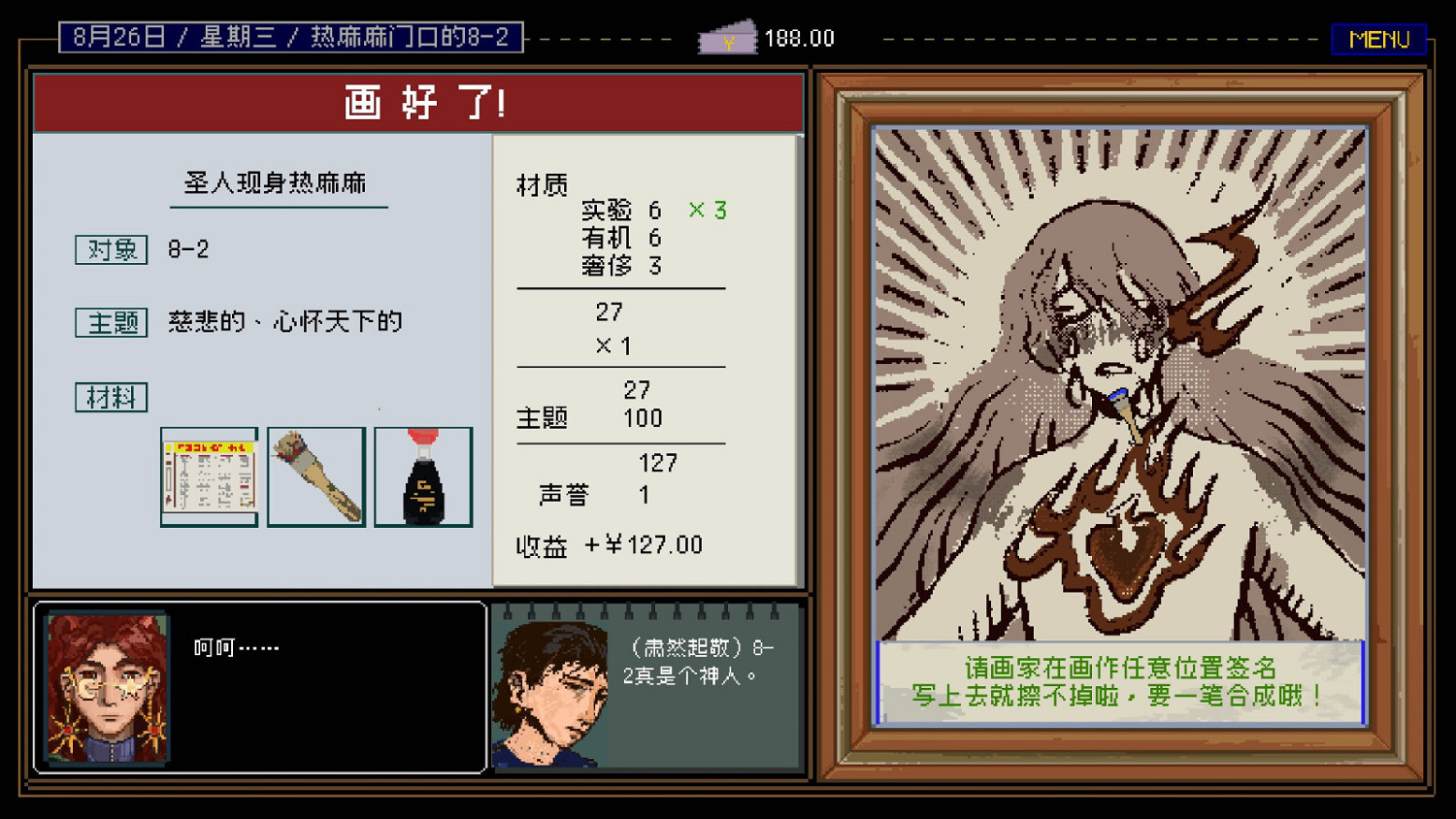
Task: Select the newspaper material icon
Action: 209,476
